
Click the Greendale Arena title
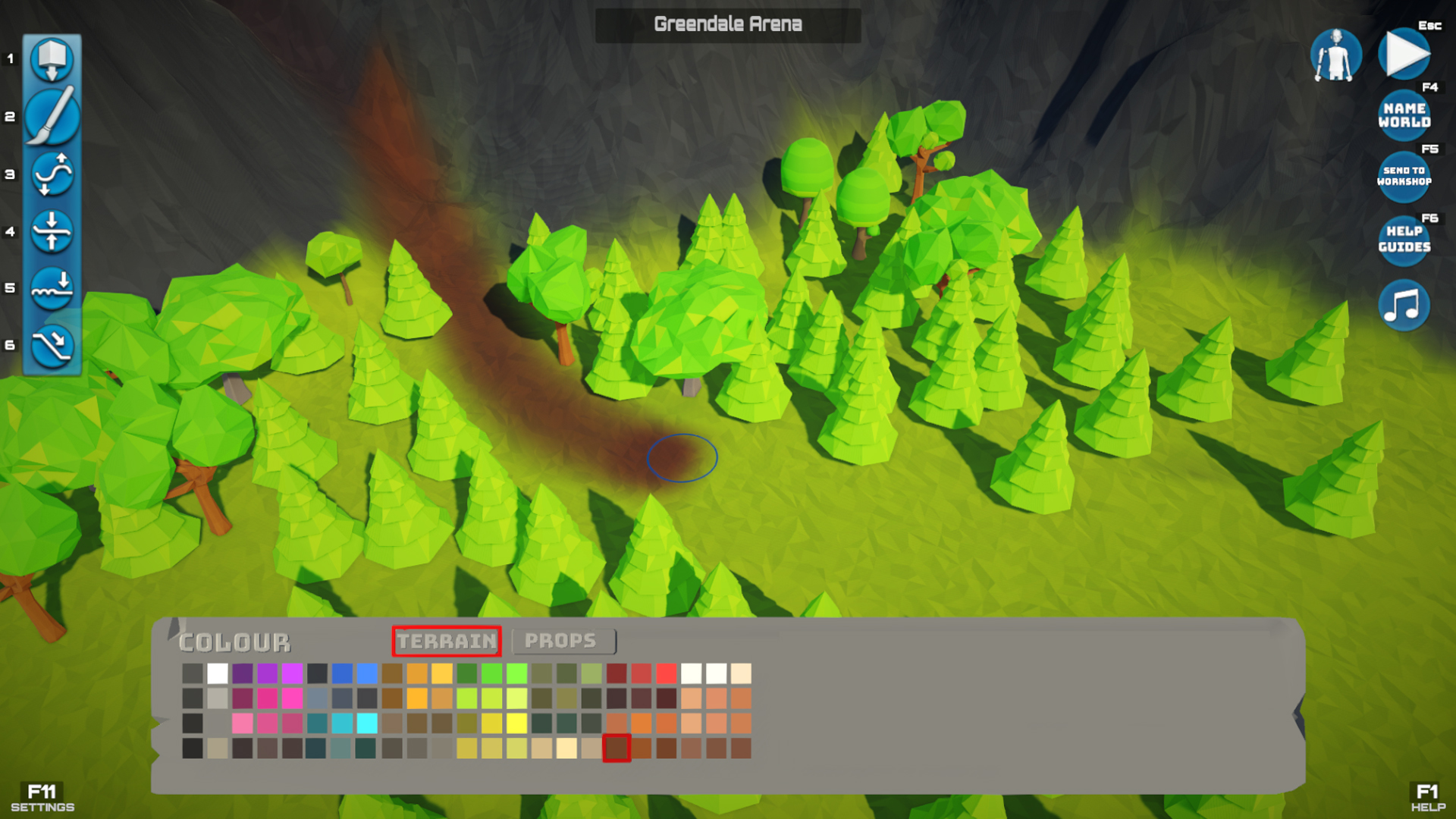click(x=728, y=24)
